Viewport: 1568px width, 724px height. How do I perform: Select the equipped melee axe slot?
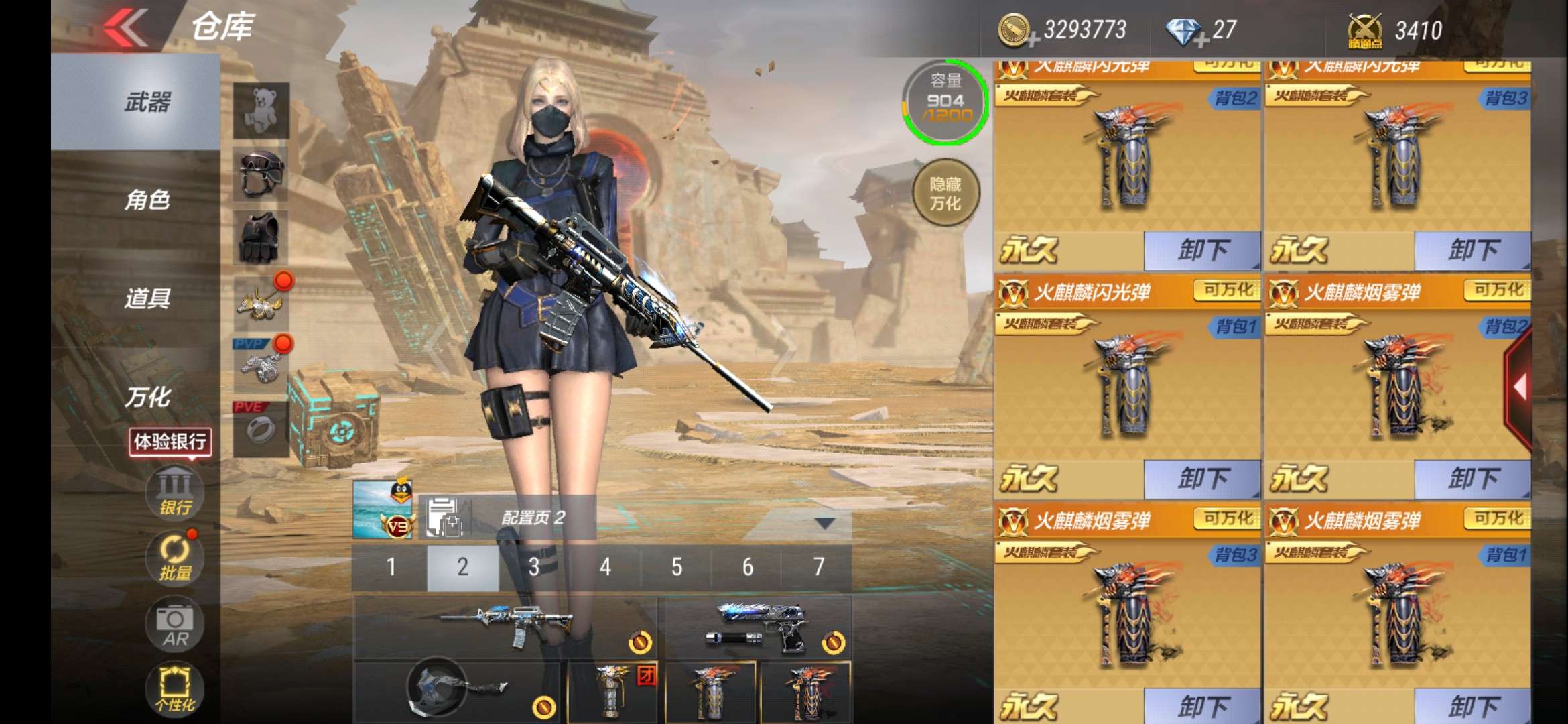(x=457, y=690)
